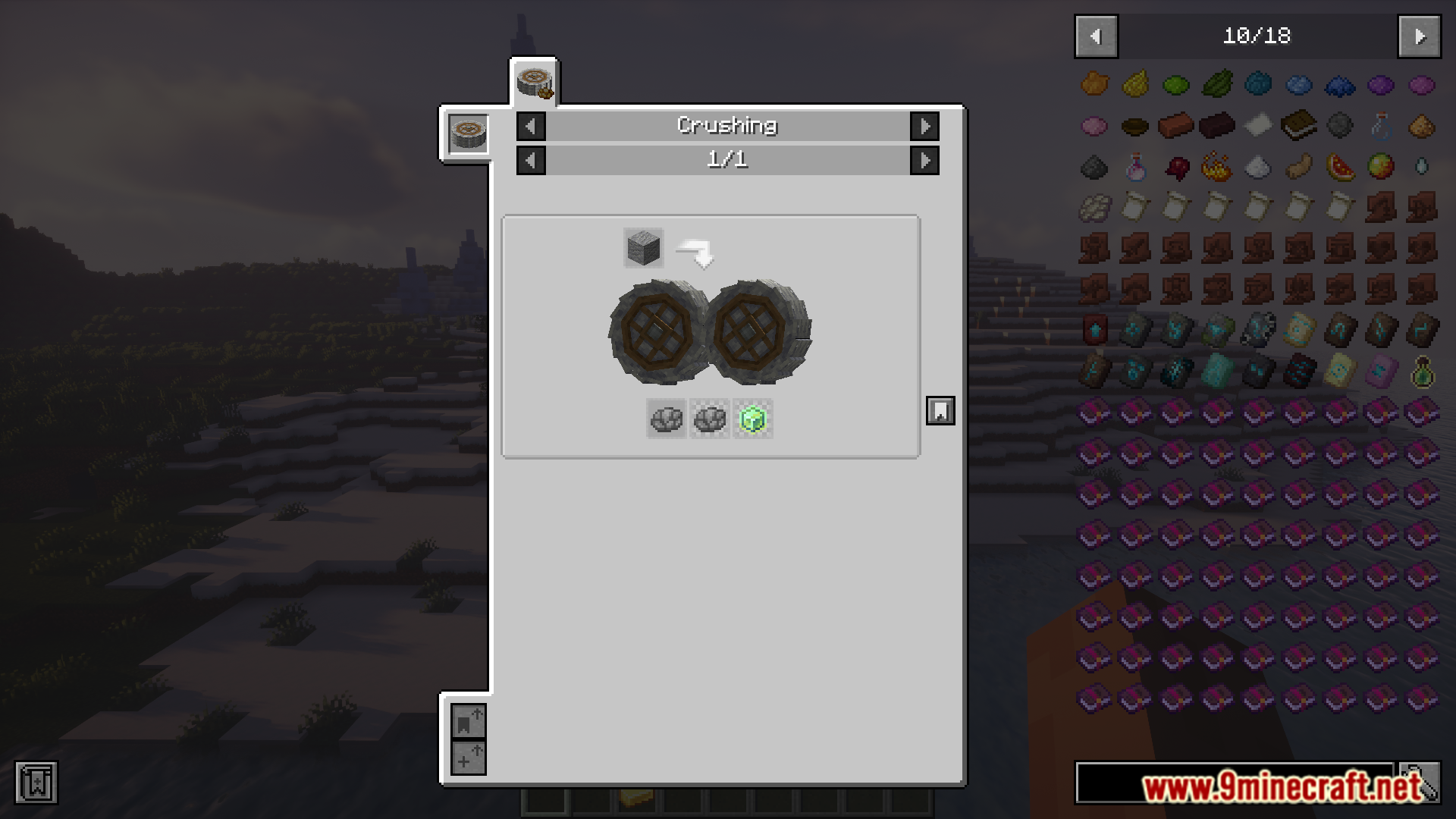Select the green cube output slot
Screen dimensions: 1456x819
[753, 419]
